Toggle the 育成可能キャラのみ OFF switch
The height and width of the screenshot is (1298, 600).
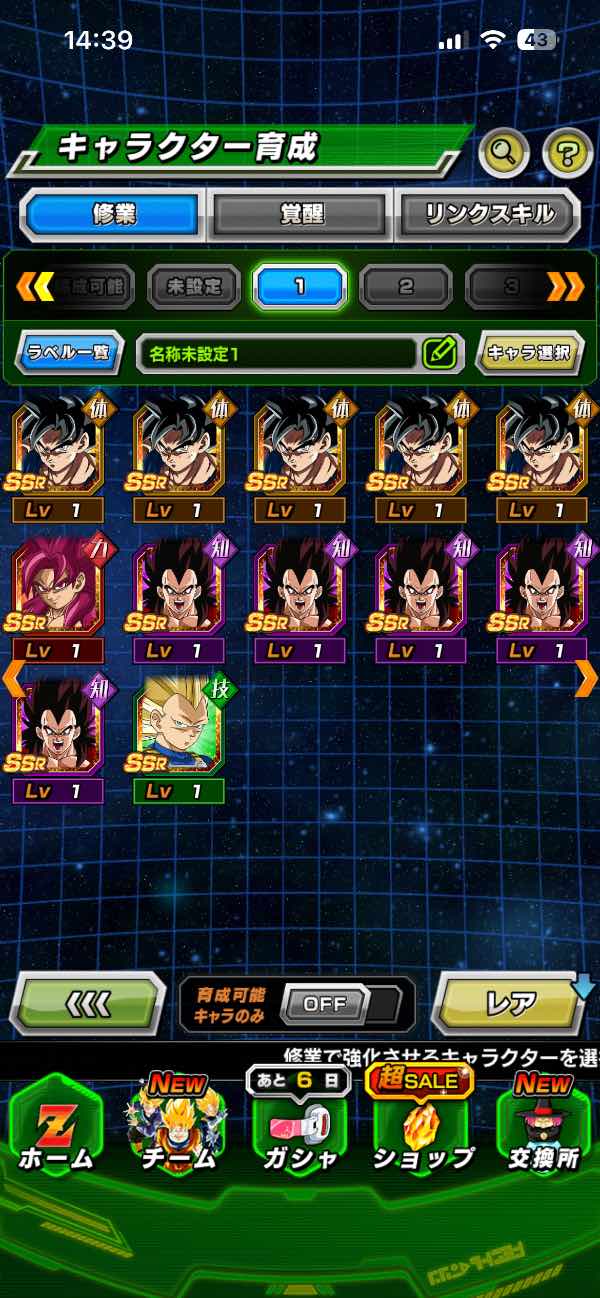click(x=326, y=1004)
